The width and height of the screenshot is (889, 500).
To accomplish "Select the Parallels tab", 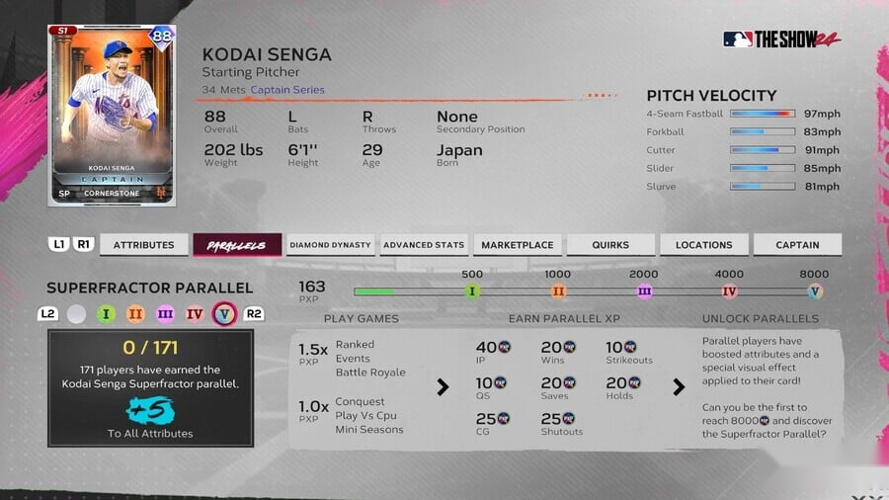I will [237, 245].
